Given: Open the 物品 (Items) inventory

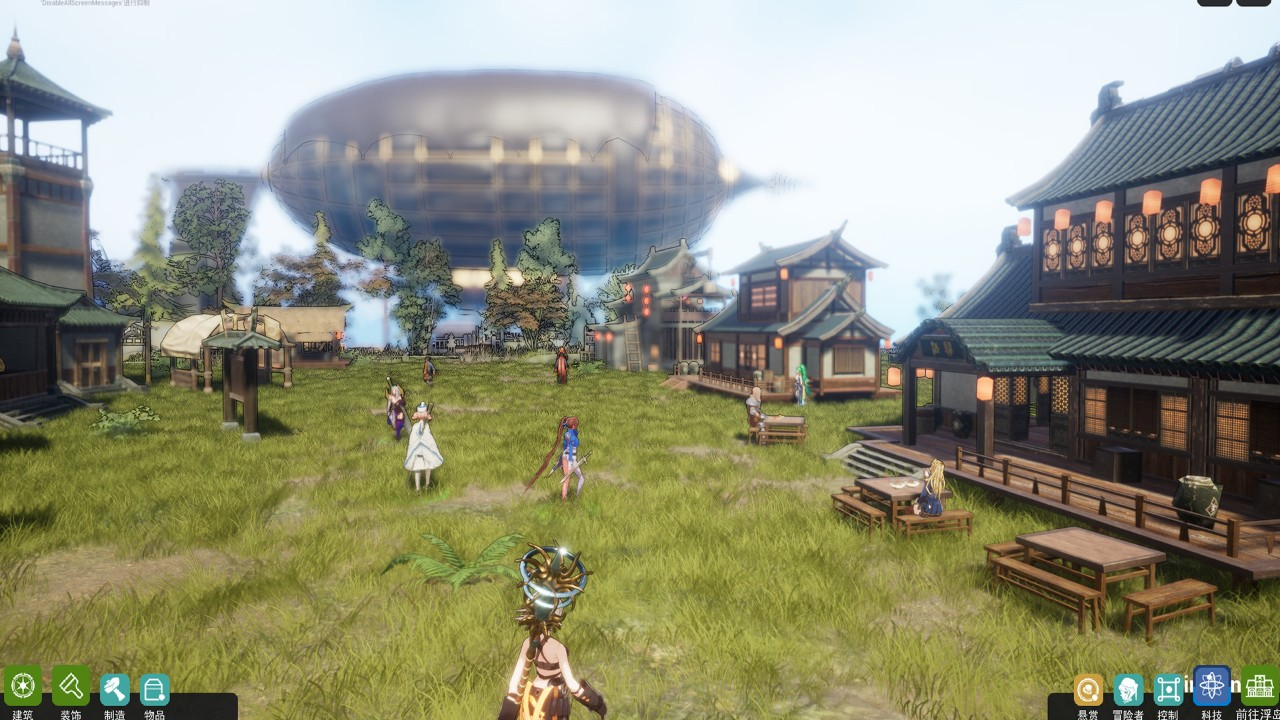Looking at the screenshot, I should coord(154,690).
